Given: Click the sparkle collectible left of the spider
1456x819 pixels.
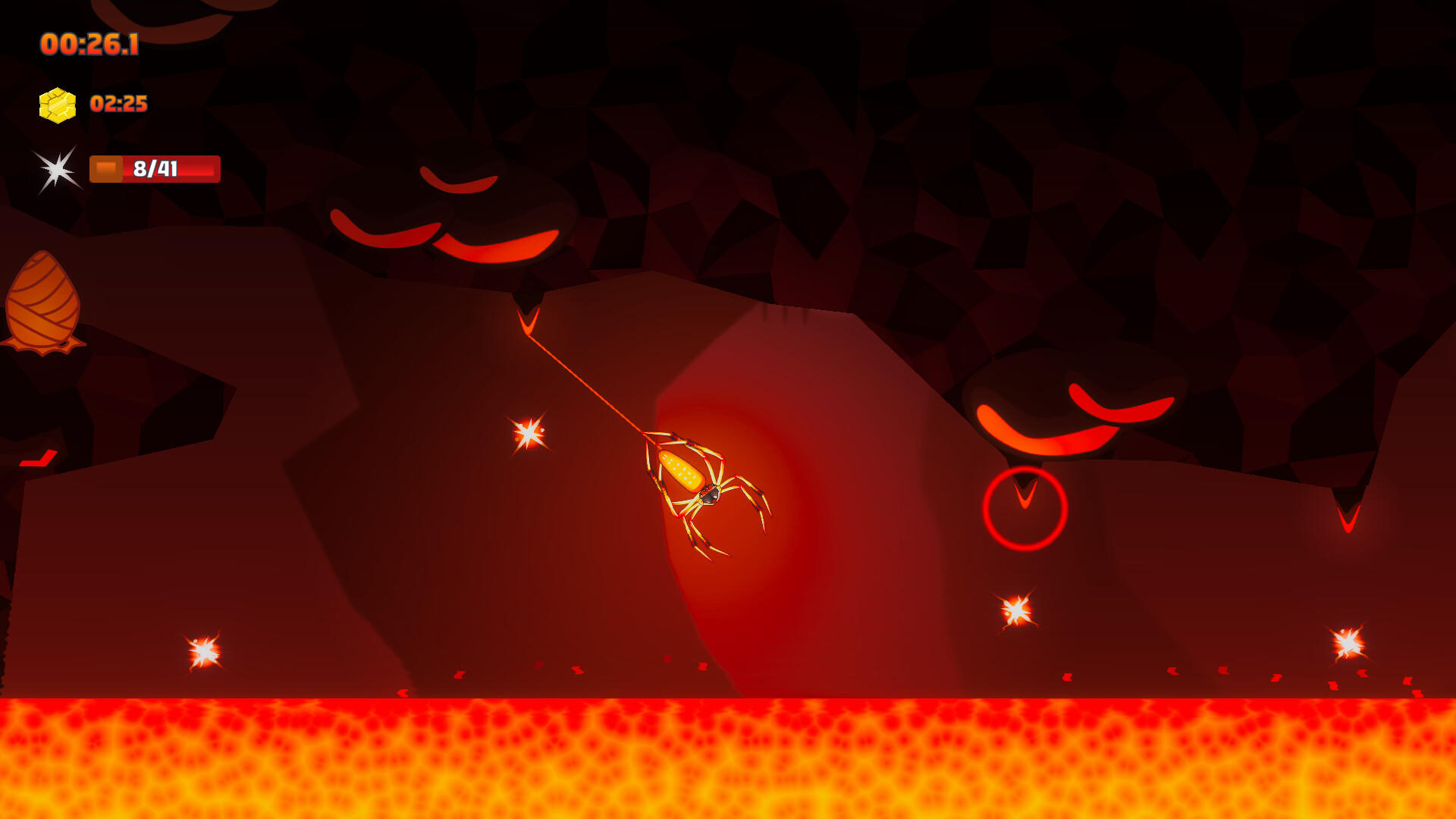Looking at the screenshot, I should click(529, 432).
